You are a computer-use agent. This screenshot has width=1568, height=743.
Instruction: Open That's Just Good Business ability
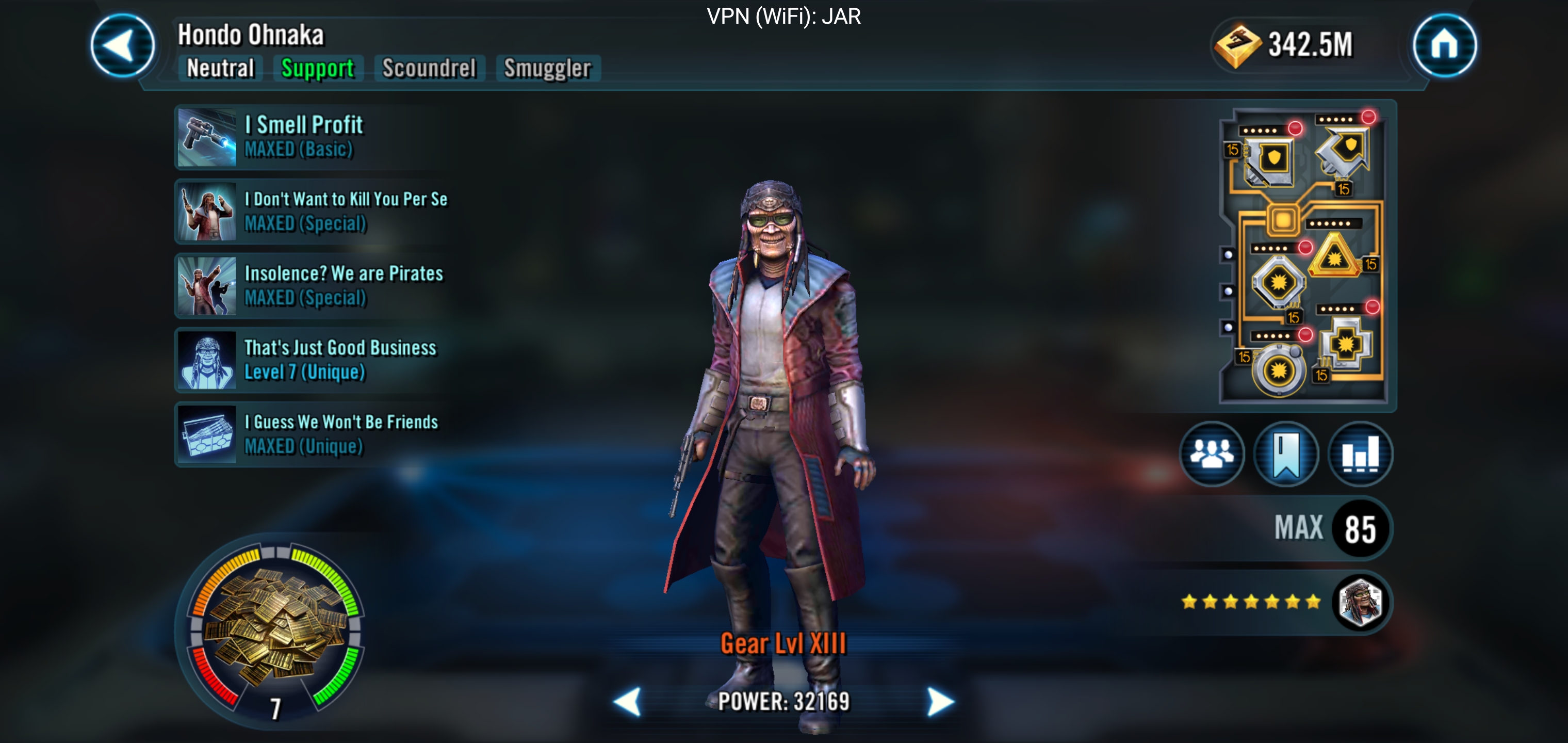pos(311,360)
